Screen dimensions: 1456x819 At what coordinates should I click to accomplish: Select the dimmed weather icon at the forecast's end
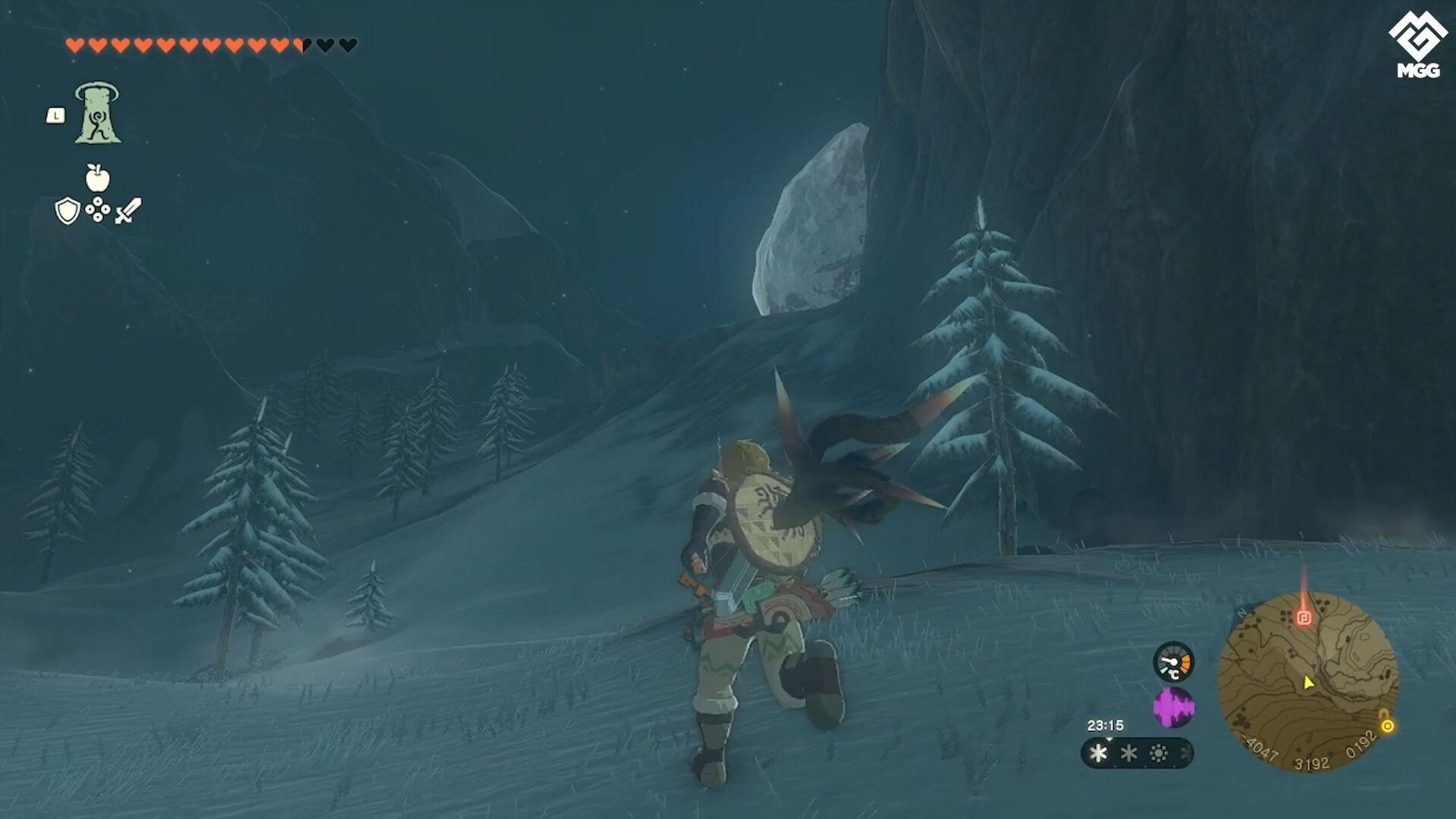[x=1184, y=754]
